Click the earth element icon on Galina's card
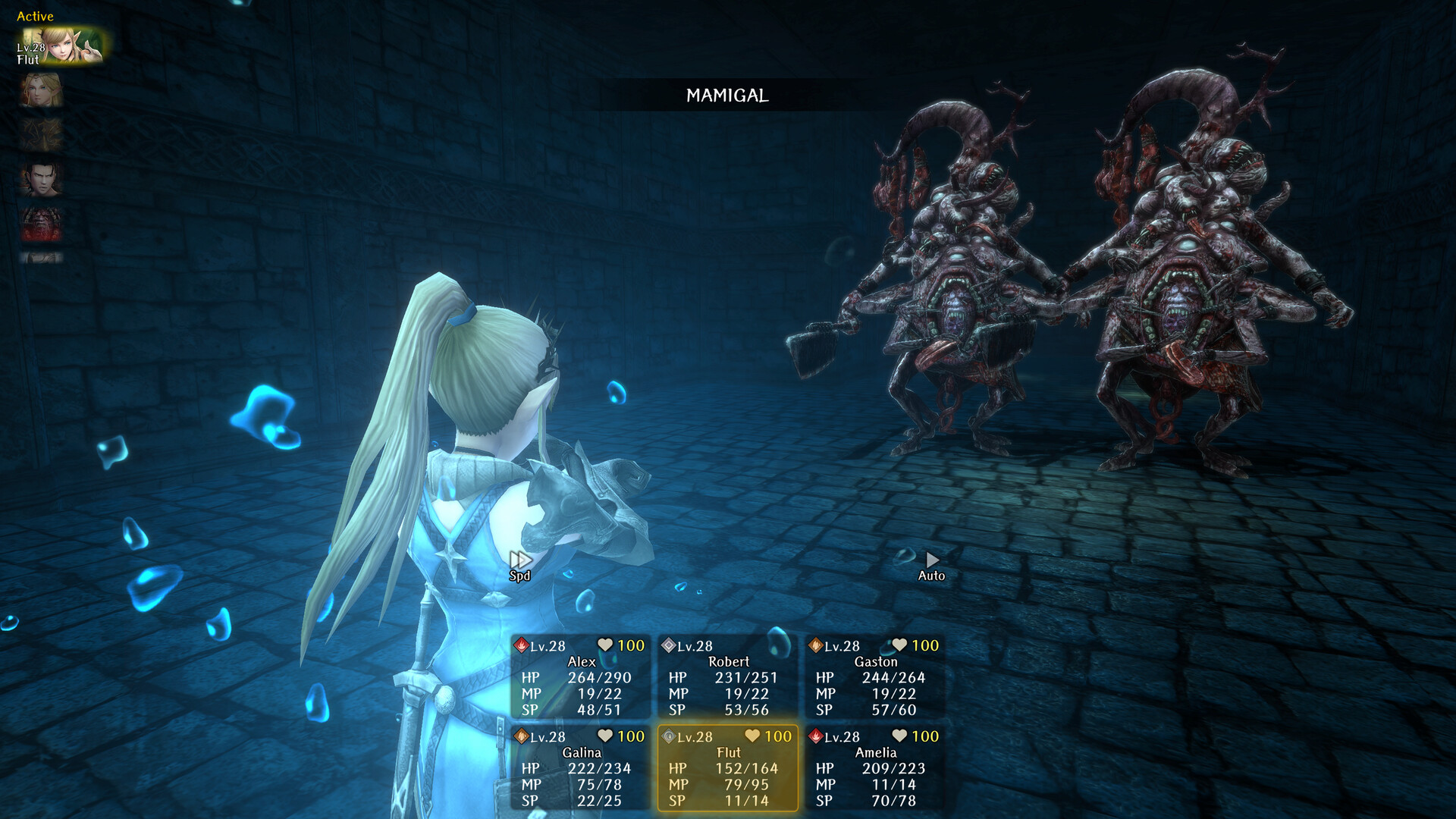This screenshot has width=1456, height=819. coord(522,736)
